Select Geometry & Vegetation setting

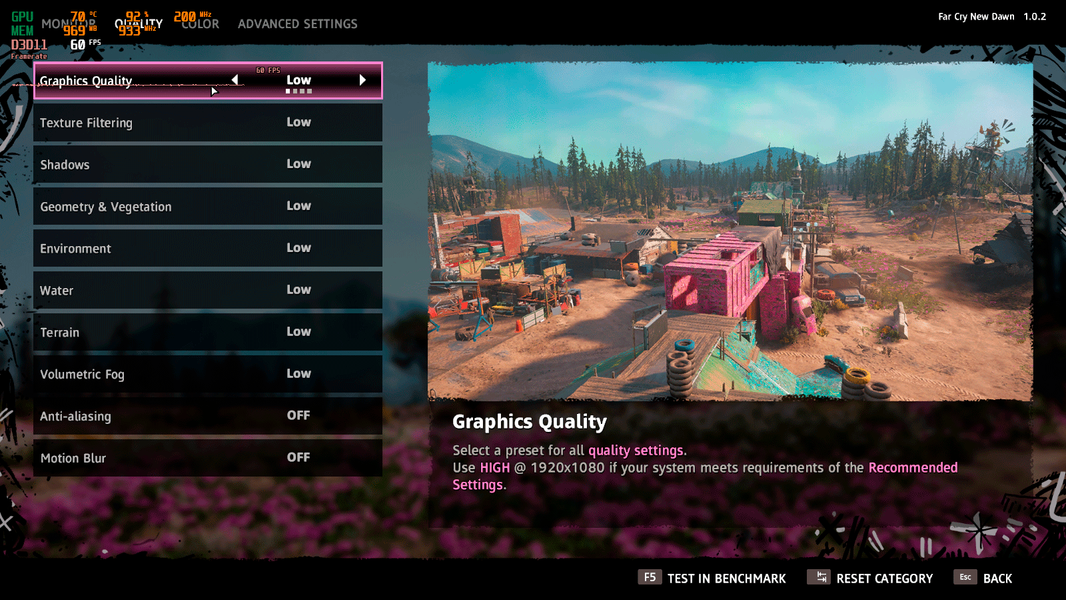207,207
